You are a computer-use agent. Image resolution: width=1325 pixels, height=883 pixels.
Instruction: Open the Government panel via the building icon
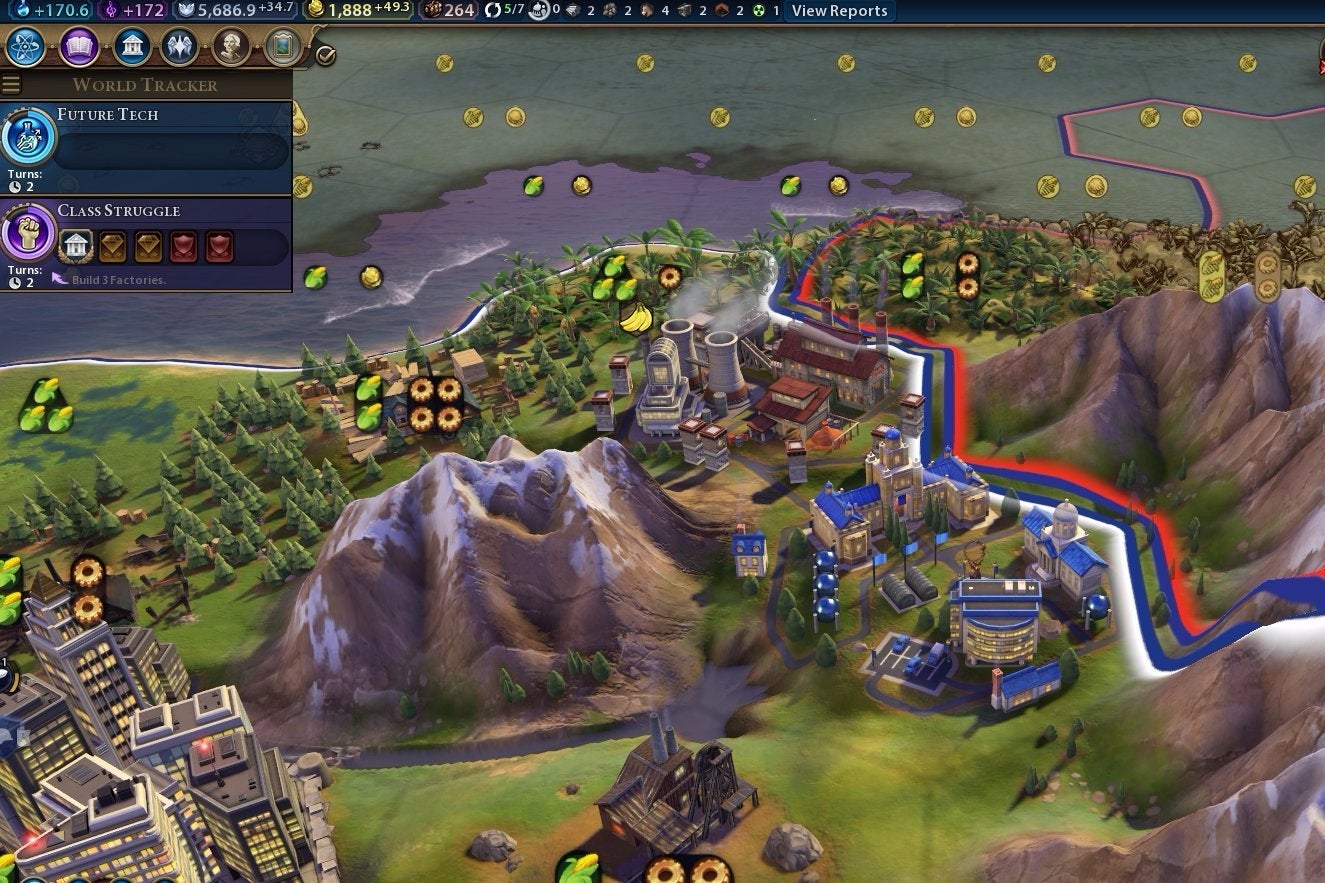click(130, 46)
